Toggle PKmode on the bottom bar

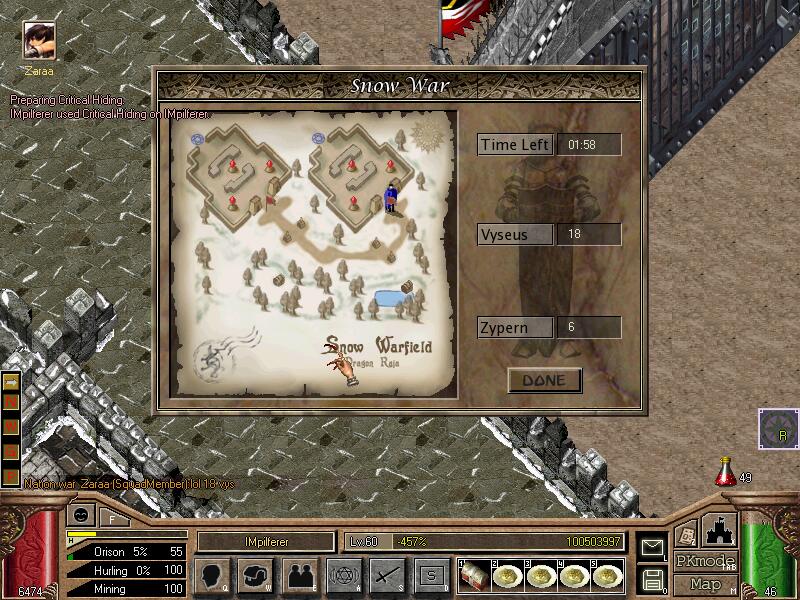point(705,561)
